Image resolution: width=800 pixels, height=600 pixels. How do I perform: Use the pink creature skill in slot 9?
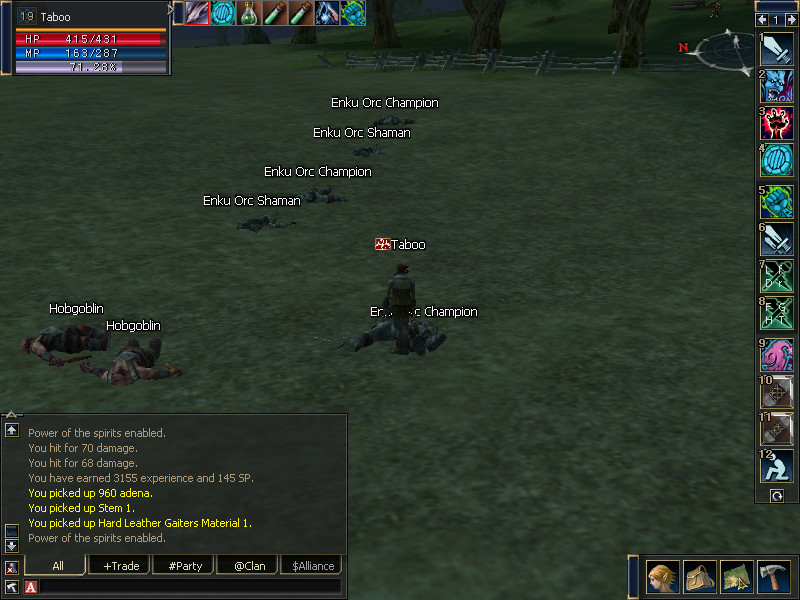tap(777, 355)
